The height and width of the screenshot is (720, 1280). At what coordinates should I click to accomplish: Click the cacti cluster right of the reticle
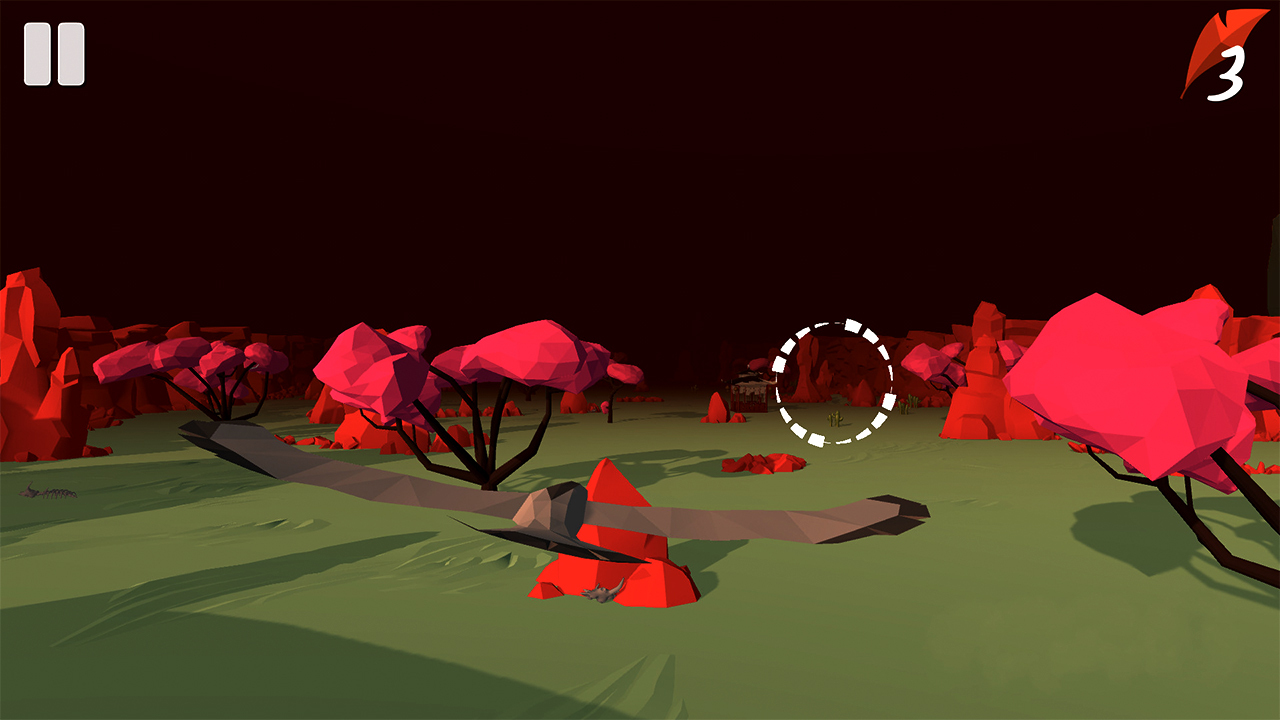(905, 402)
